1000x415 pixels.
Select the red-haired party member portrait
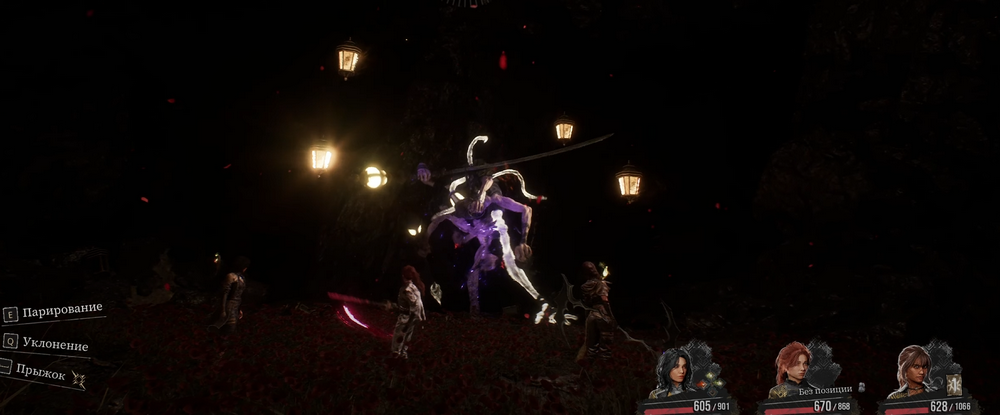pos(790,368)
